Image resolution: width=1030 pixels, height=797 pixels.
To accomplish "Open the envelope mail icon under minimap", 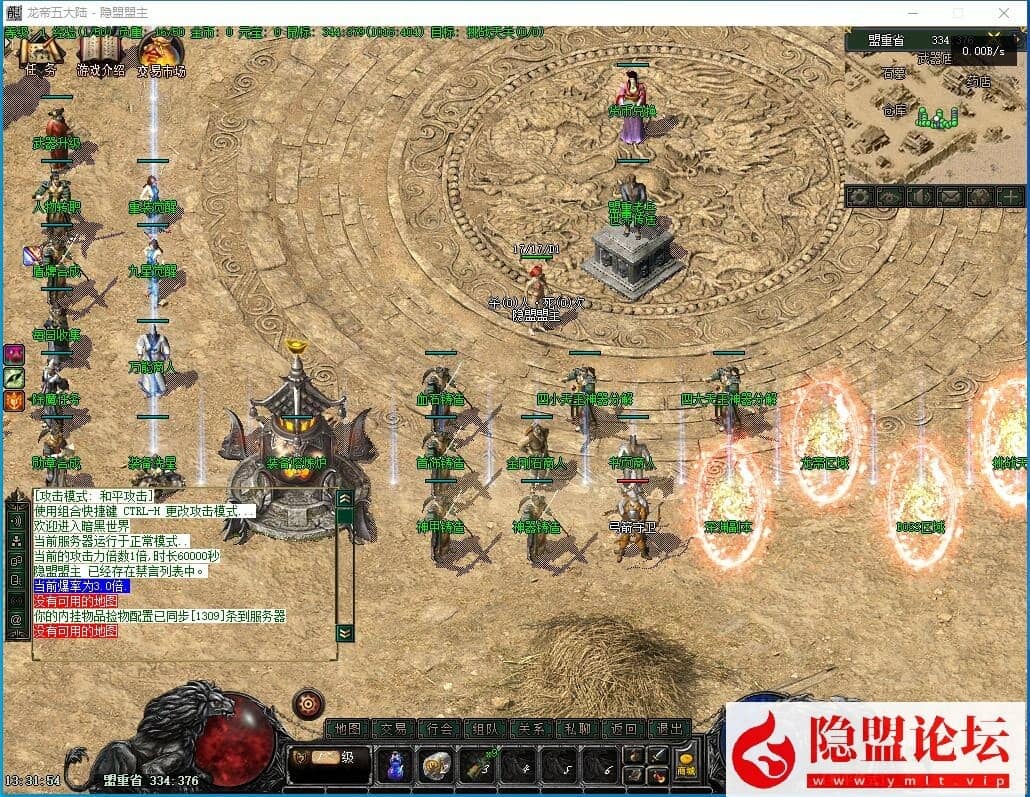I will point(949,197).
